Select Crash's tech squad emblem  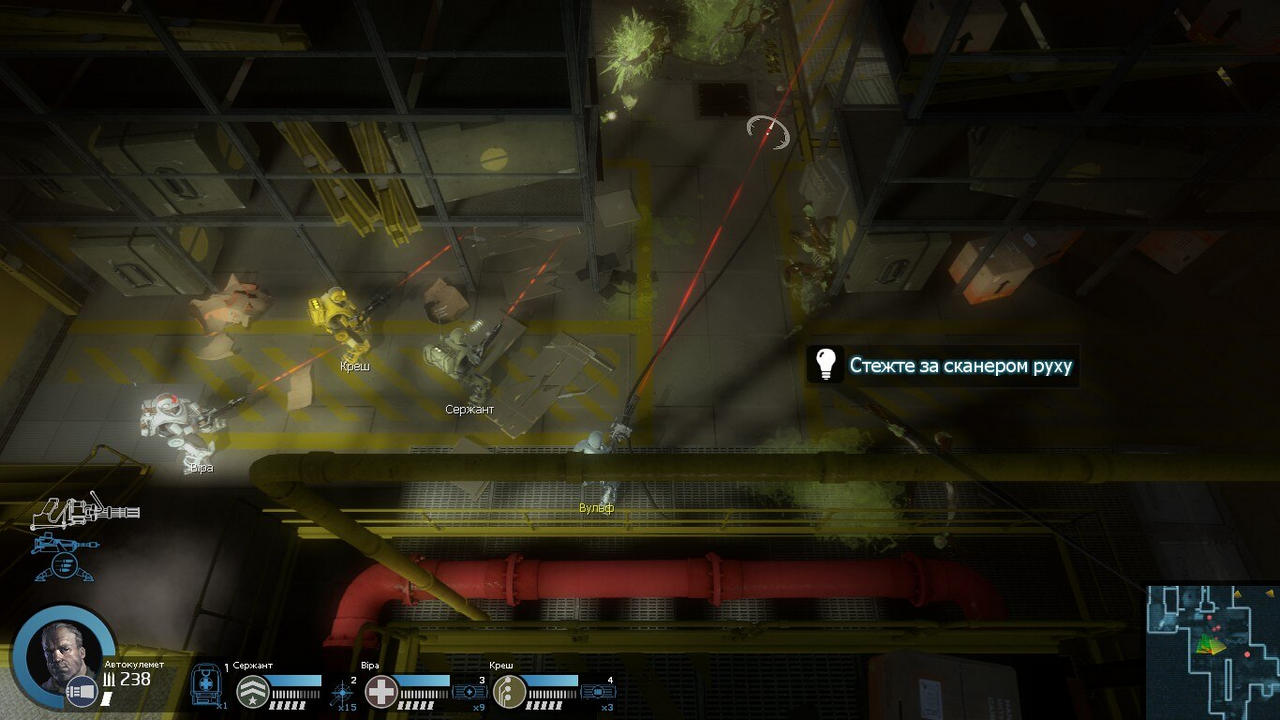pos(509,691)
